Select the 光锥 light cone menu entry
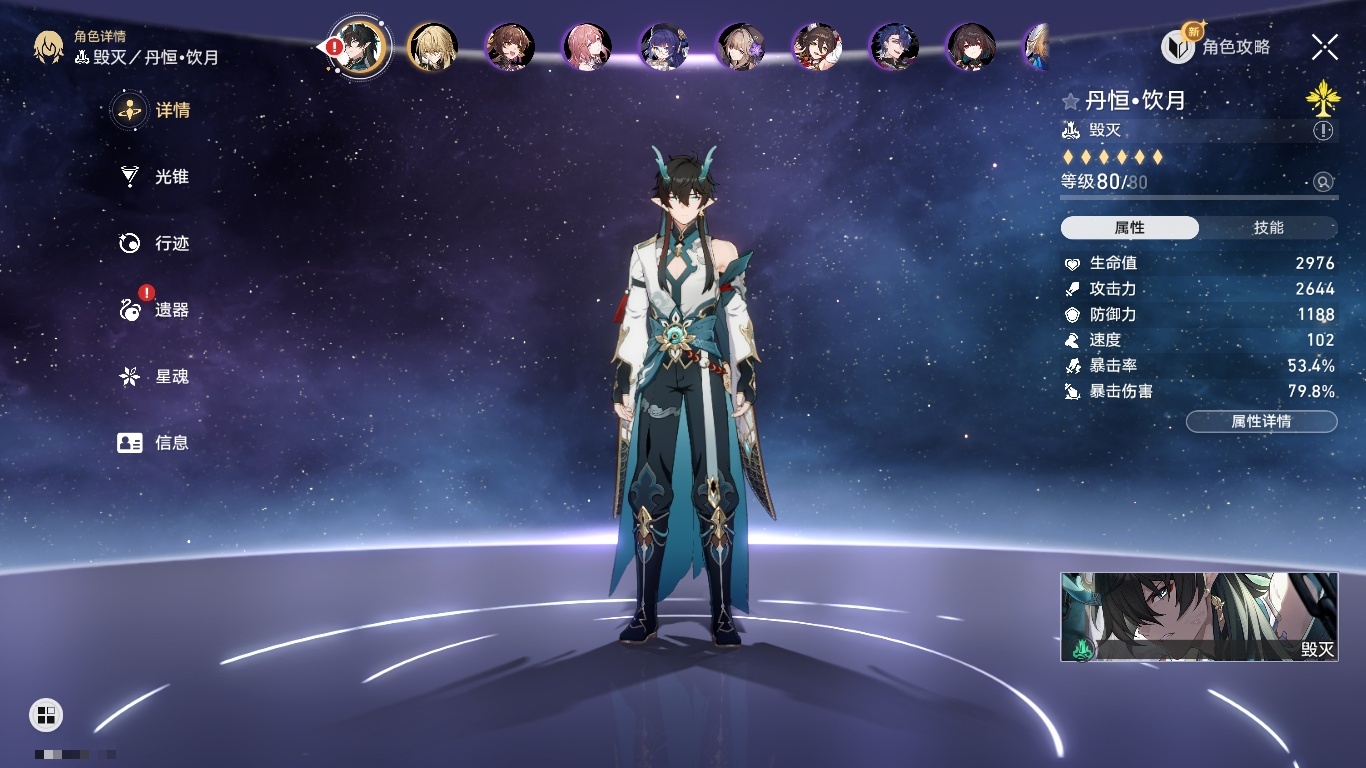 pos(153,177)
